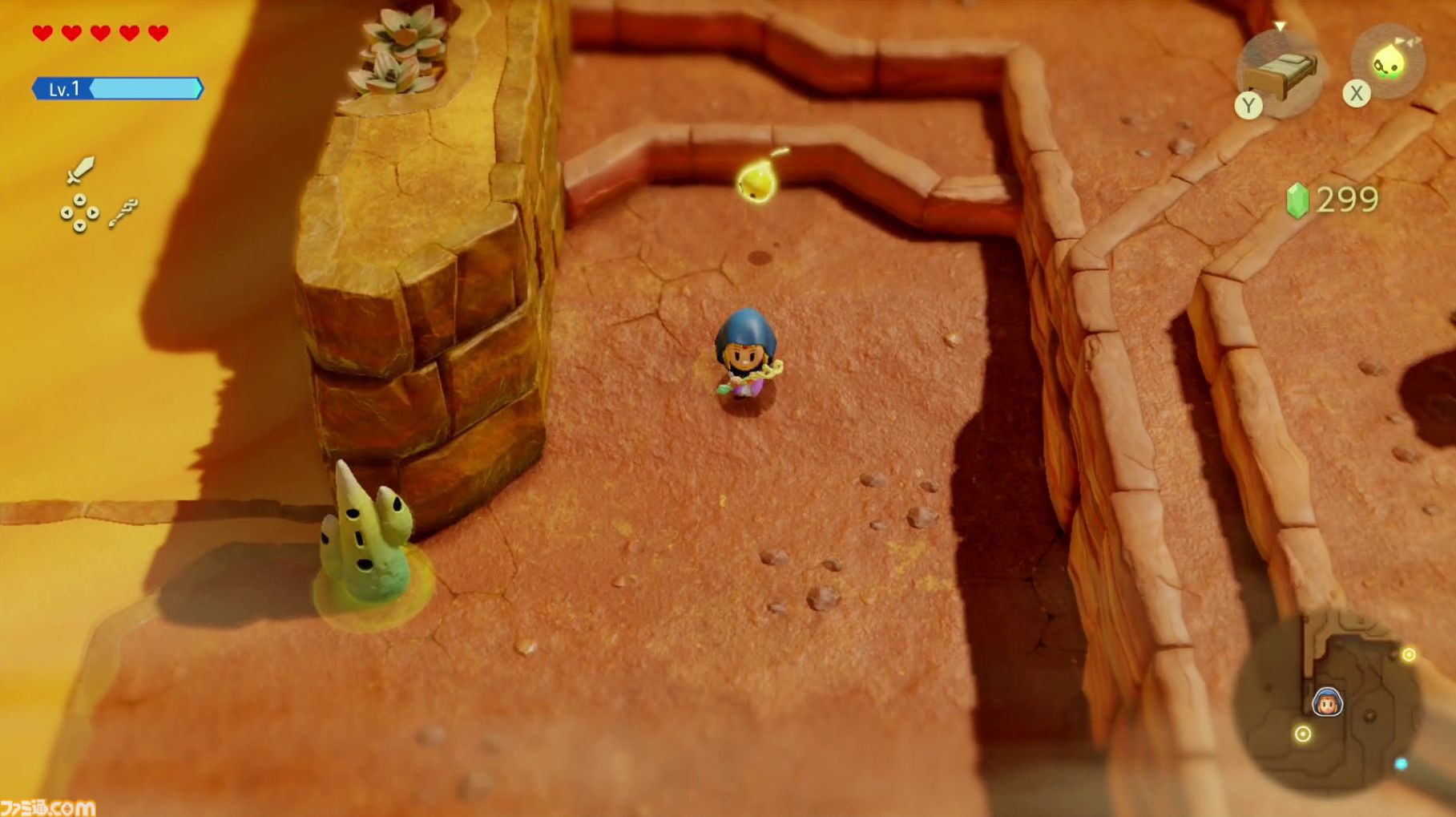Image resolution: width=1456 pixels, height=817 pixels.
Task: Click the white arrow above the bed slot
Action: 1280,26
